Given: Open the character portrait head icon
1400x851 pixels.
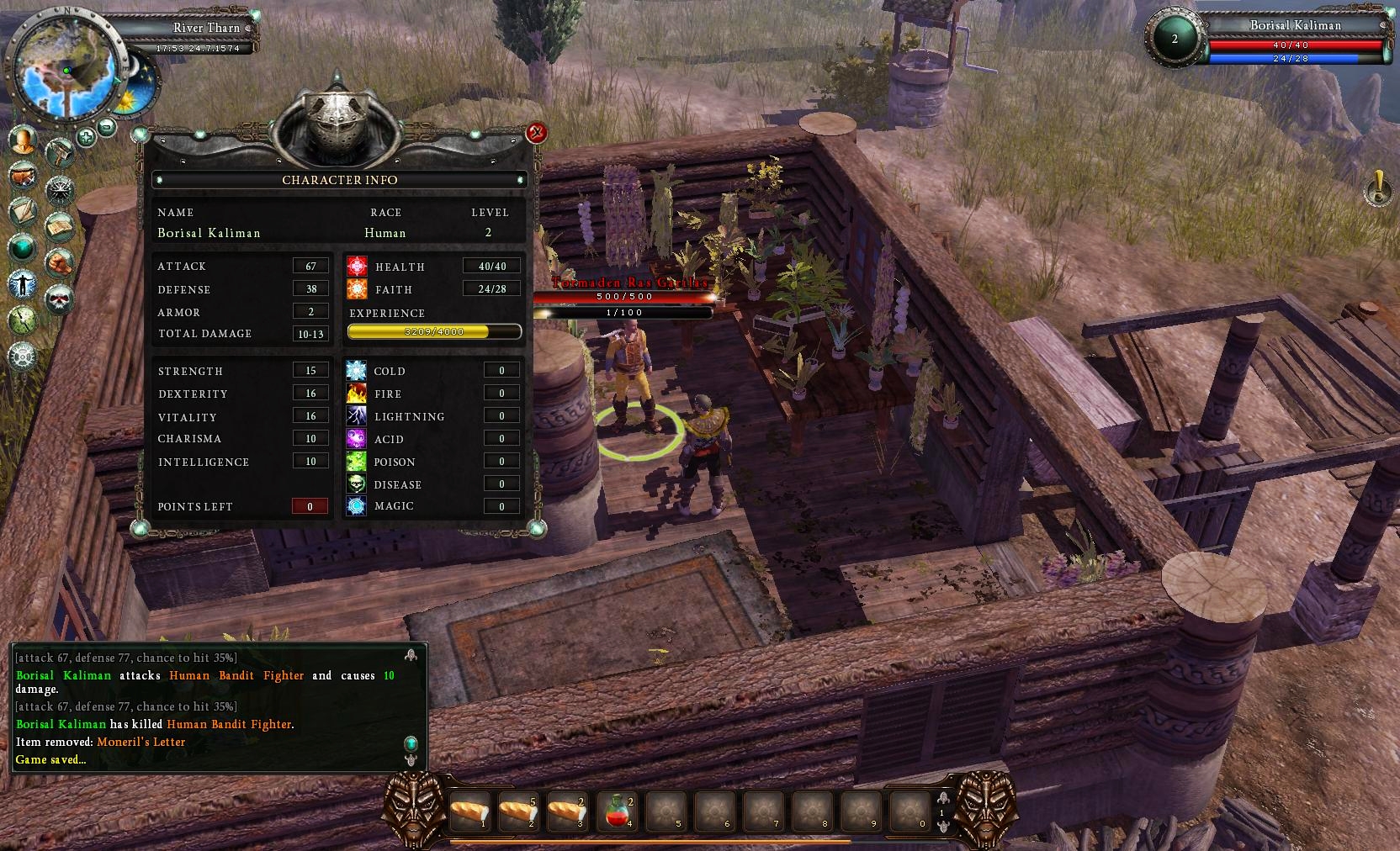Looking at the screenshot, I should 24,140.
